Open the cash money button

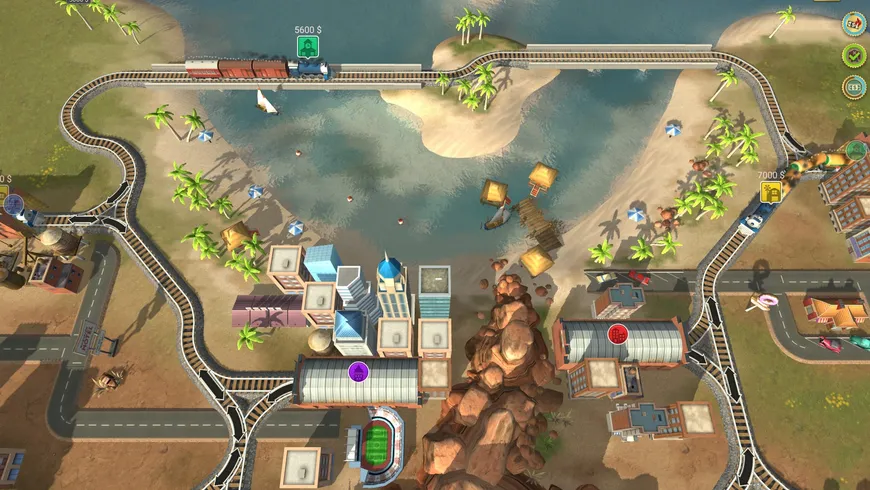point(853,87)
